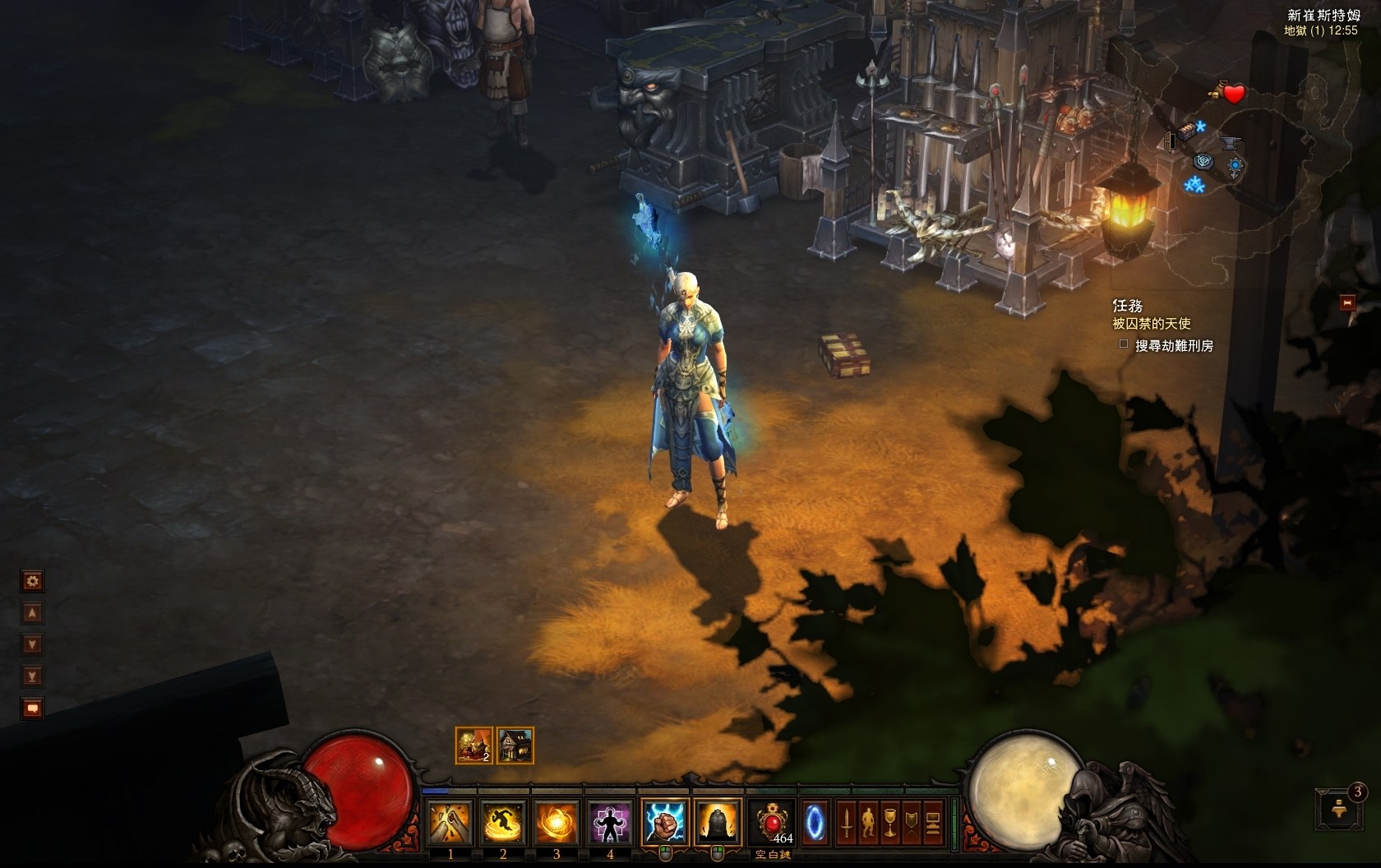
Task: Select the lightning fist primary attack
Action: pos(665,821)
